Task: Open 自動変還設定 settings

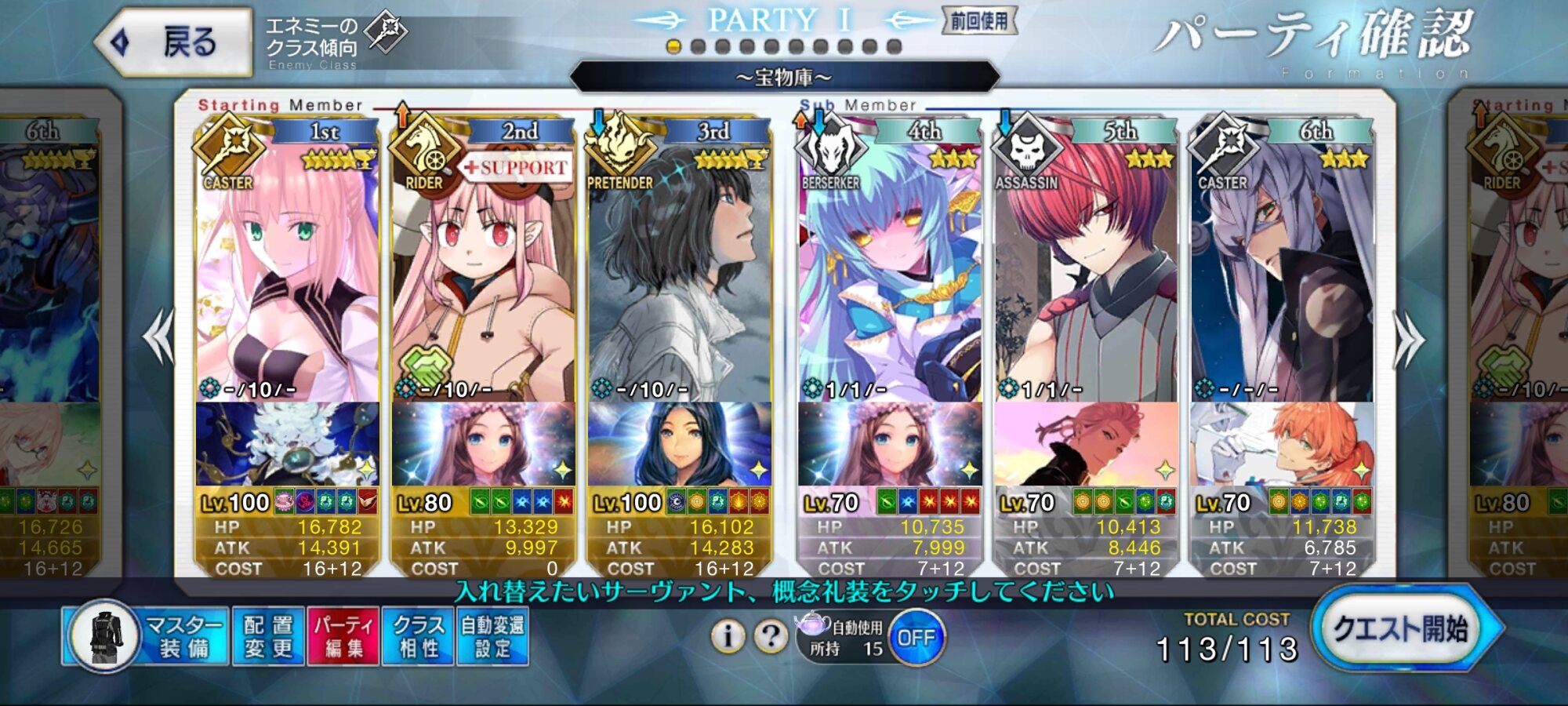Action: [x=492, y=636]
